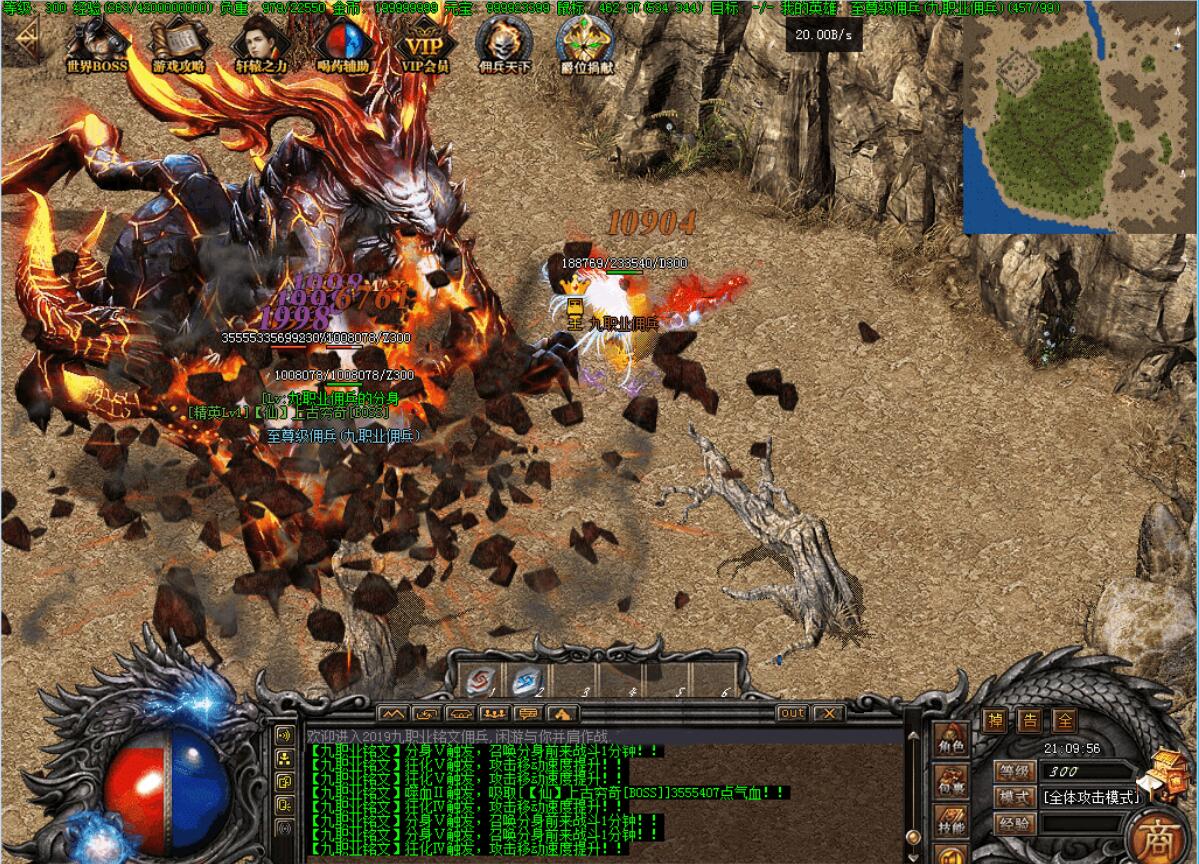1199x864 pixels.
Task: Open the 游戏攻略 guide scroll
Action: (x=179, y=44)
